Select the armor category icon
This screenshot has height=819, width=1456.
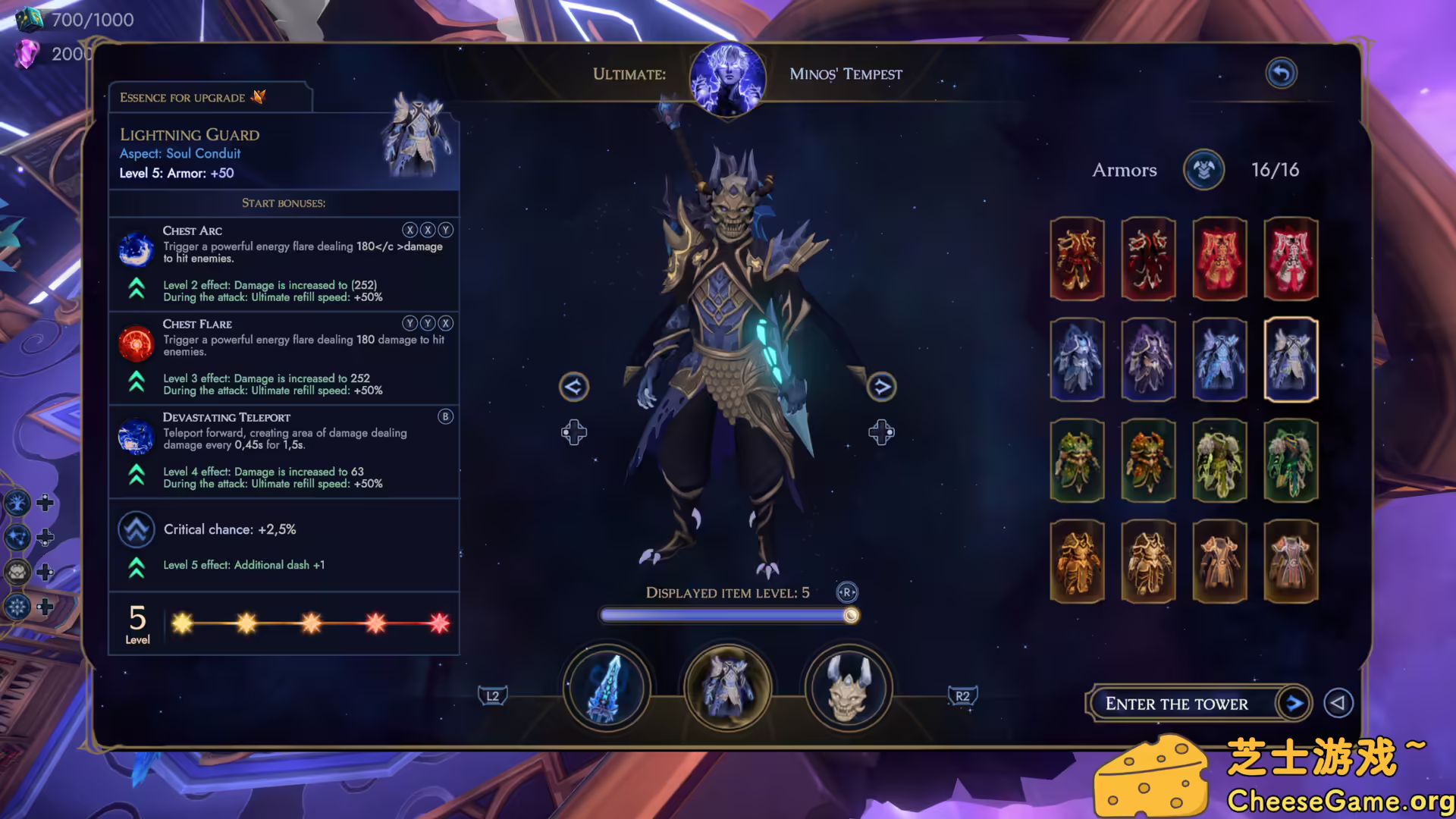pos(727,688)
